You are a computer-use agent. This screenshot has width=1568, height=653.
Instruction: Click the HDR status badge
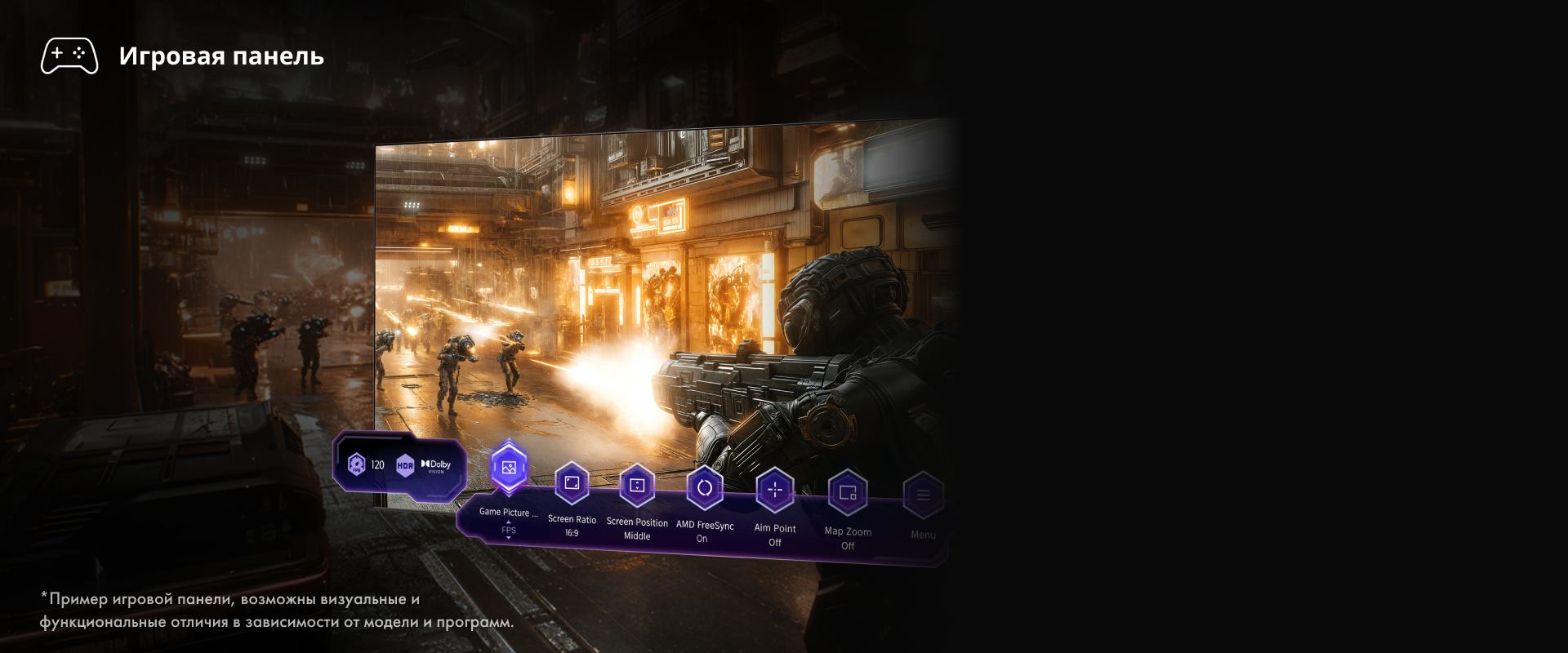tap(405, 465)
